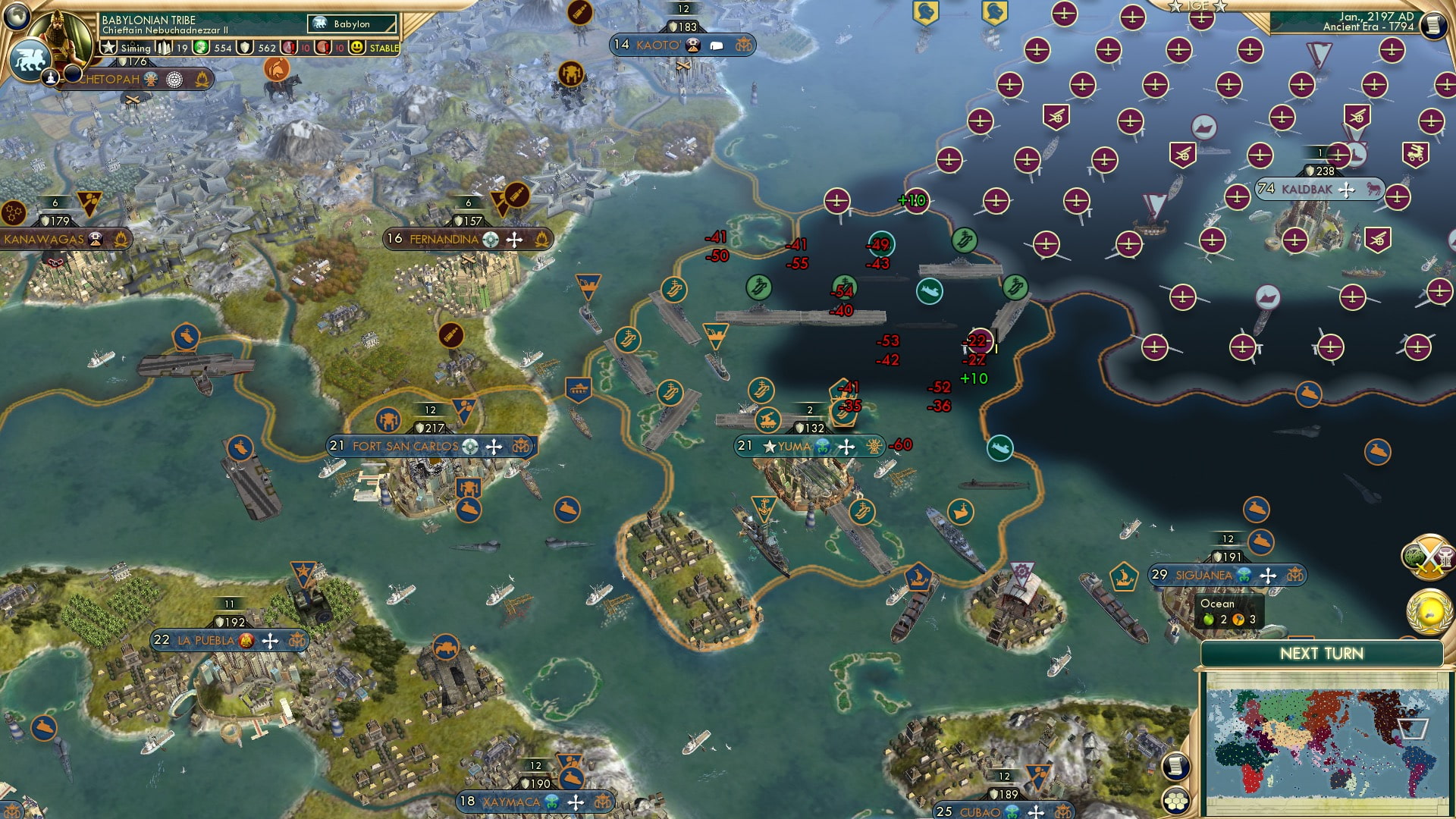1456x819 pixels.
Task: Select the submarine unit flag near Yuma
Action: click(999, 448)
